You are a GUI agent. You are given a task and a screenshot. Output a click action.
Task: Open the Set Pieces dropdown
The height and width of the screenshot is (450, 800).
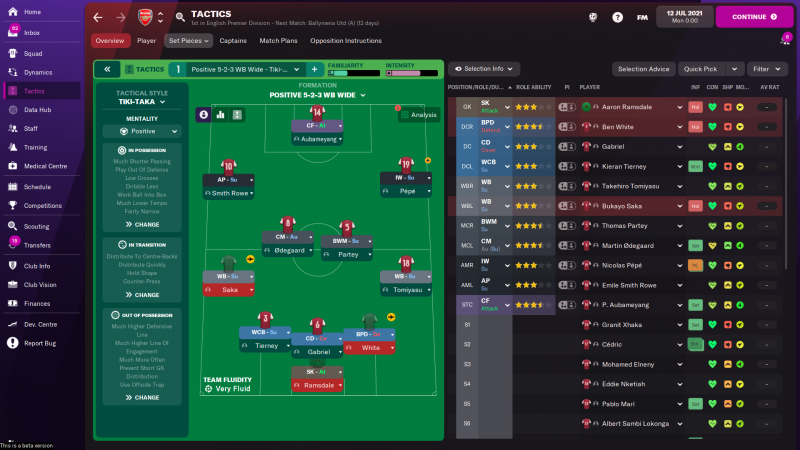pyautogui.click(x=188, y=41)
